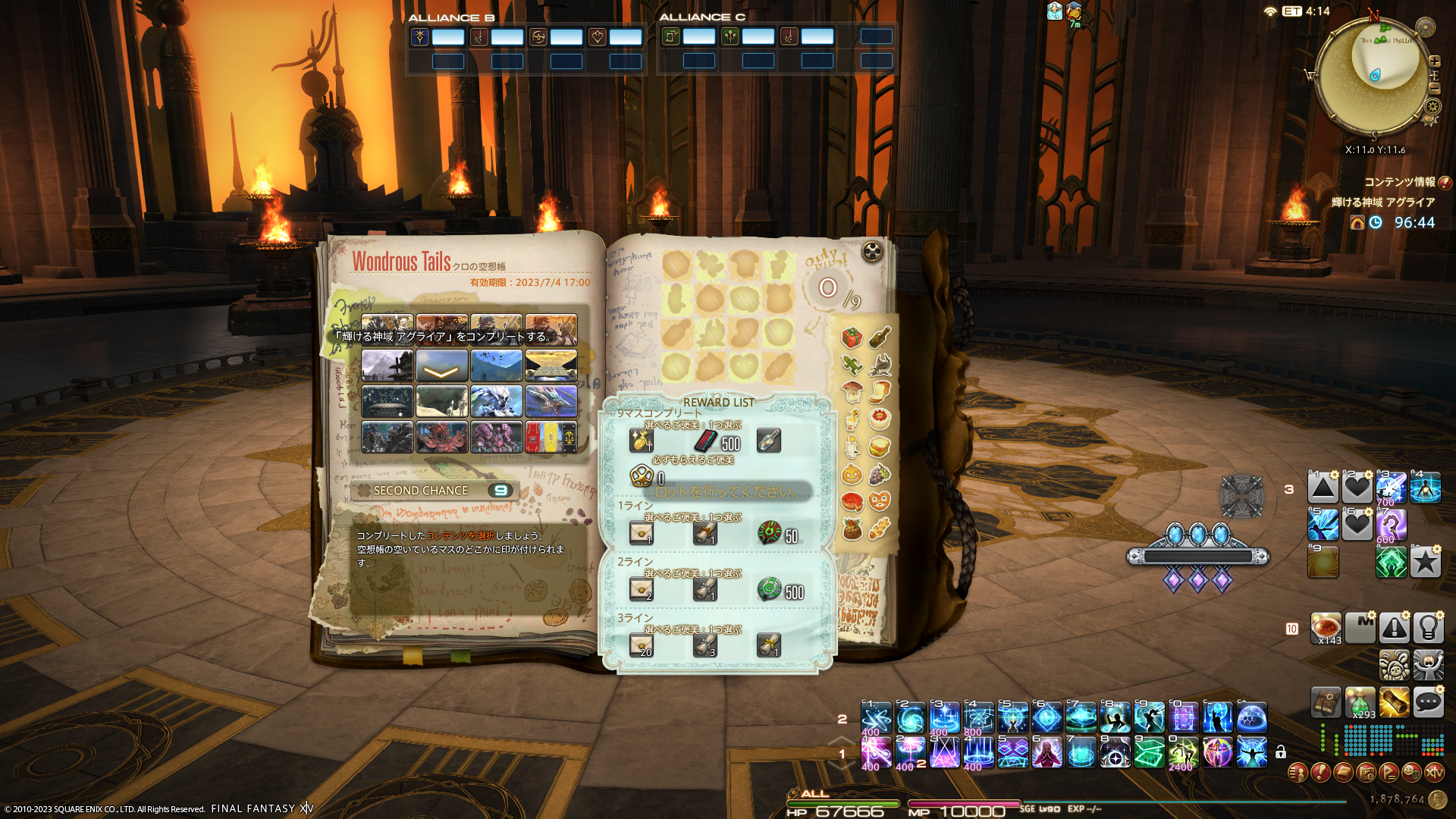Choose the highlighted duty tile with chevron
The height and width of the screenshot is (819, 1456).
click(441, 366)
